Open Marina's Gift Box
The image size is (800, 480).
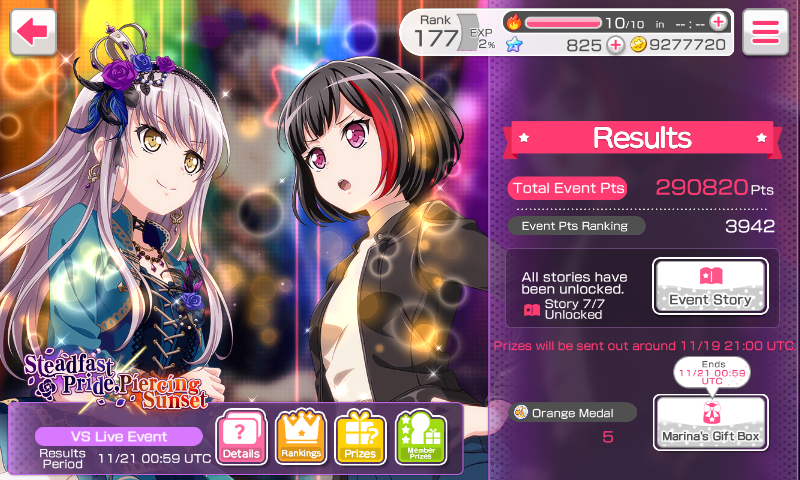(710, 422)
